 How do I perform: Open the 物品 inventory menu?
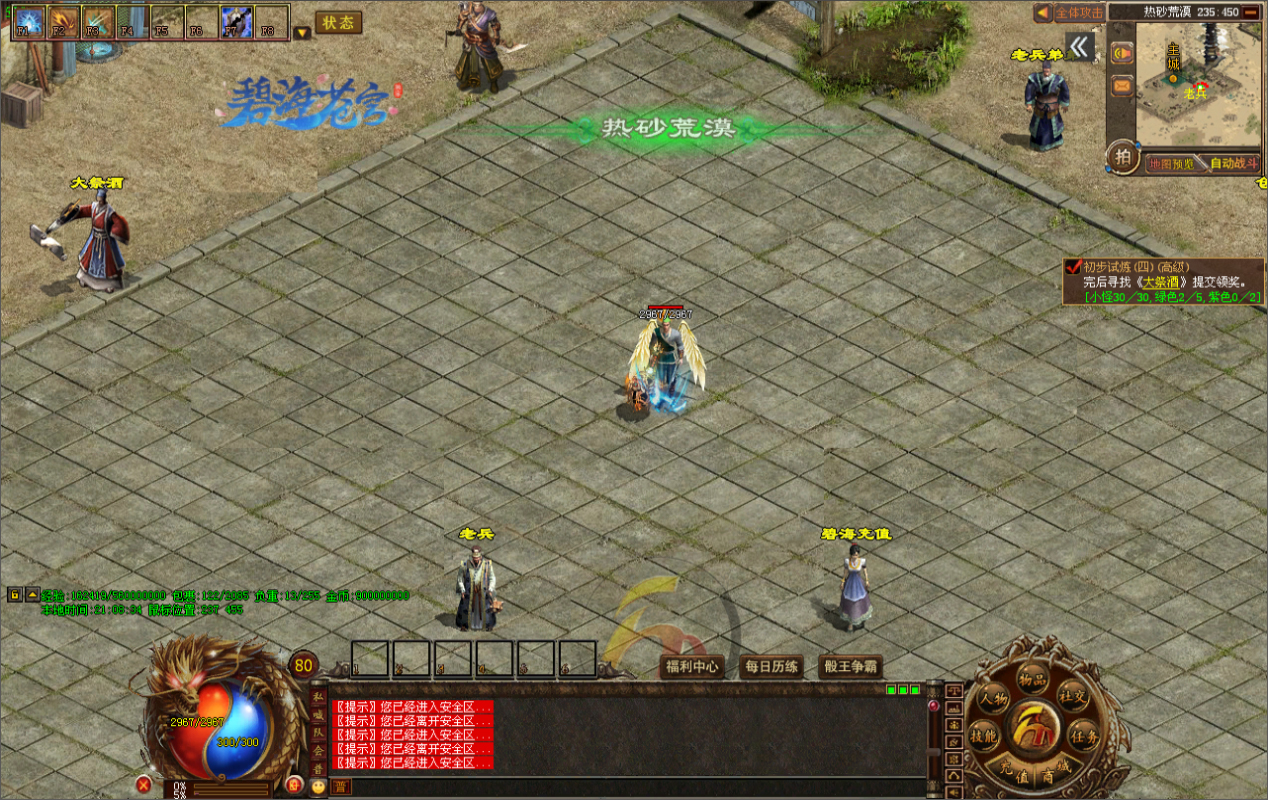coord(1031,680)
